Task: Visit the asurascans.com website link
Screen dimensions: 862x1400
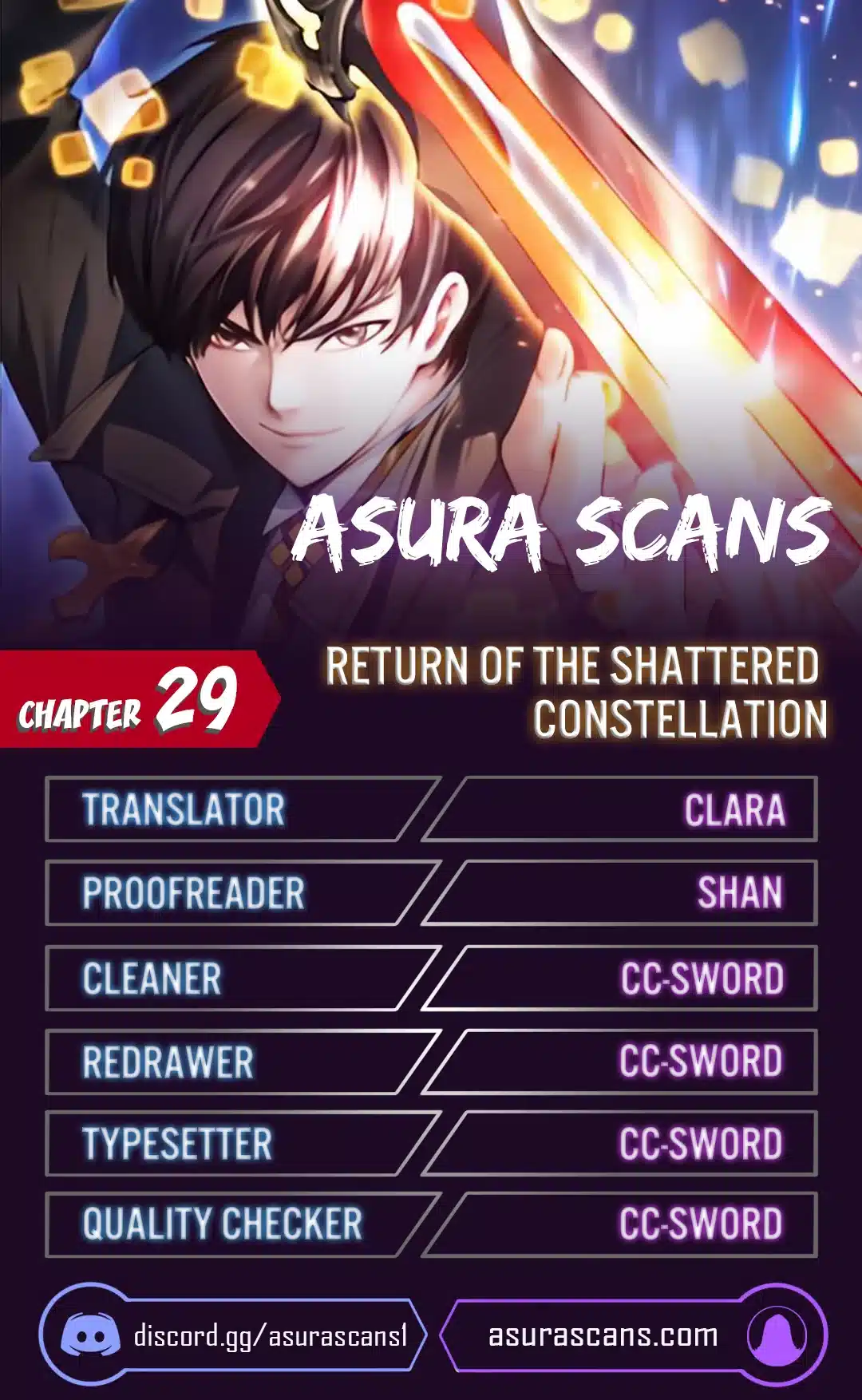Action: pyautogui.click(x=603, y=1335)
